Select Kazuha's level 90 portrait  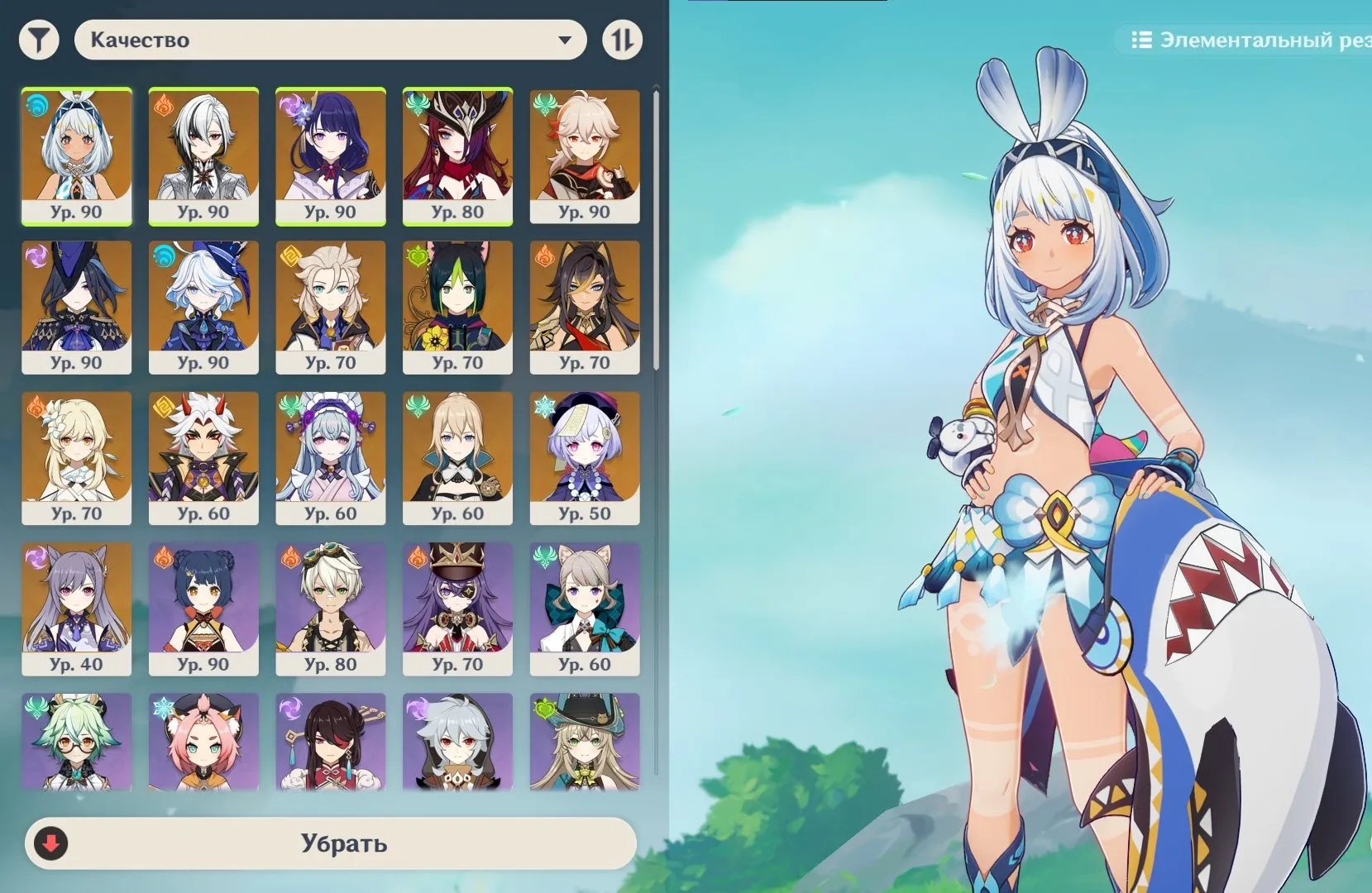585,157
